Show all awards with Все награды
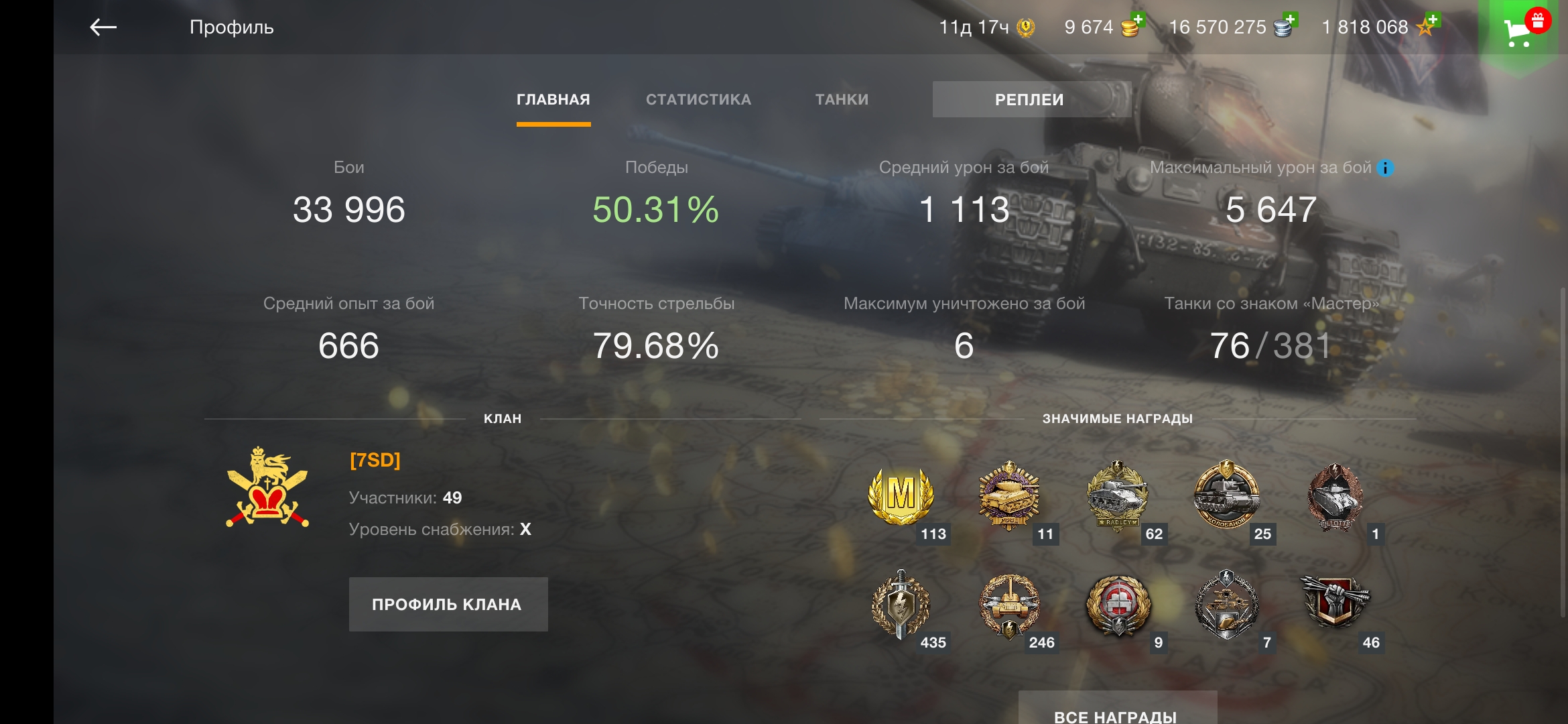The image size is (1568, 724). click(1116, 712)
